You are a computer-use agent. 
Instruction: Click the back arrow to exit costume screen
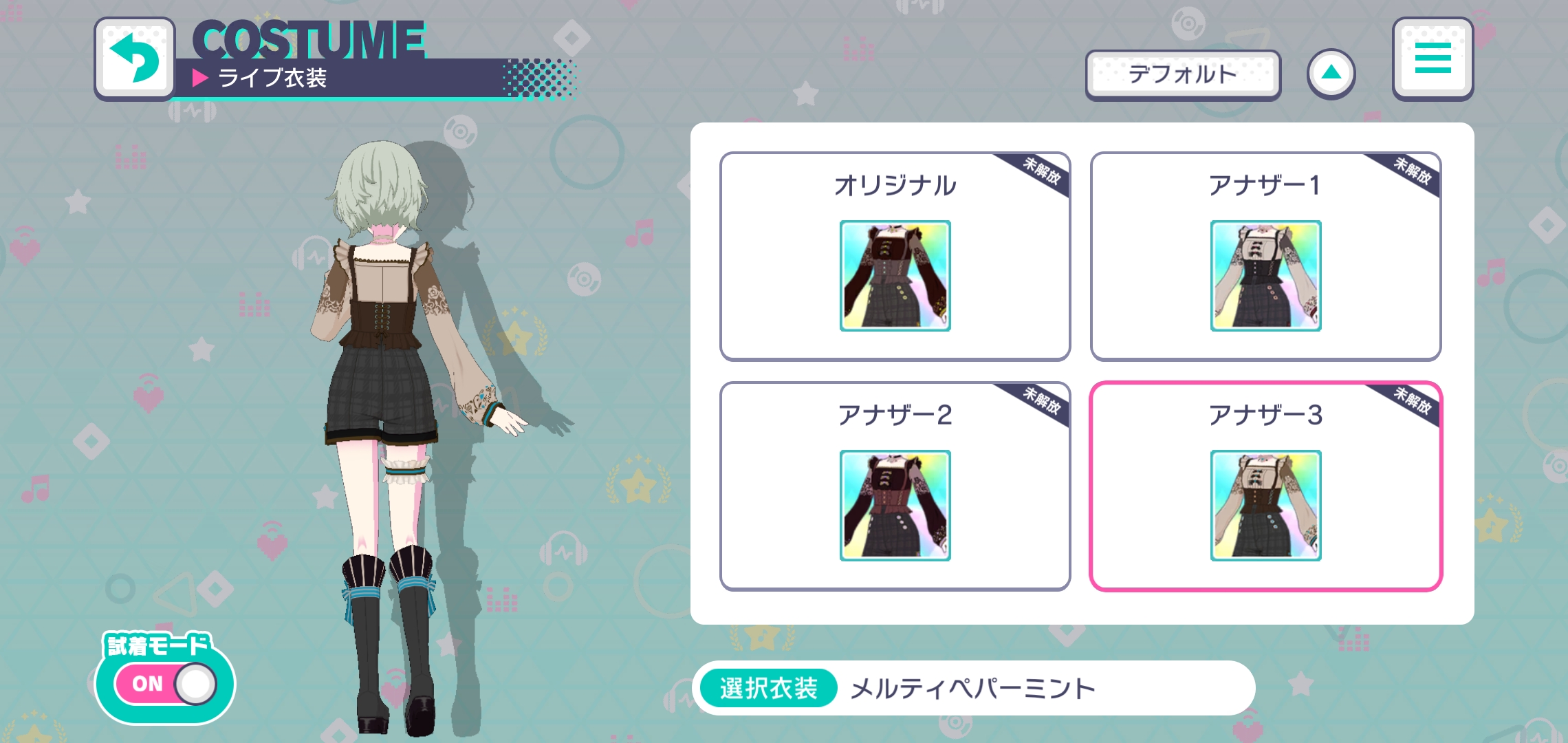(x=135, y=59)
